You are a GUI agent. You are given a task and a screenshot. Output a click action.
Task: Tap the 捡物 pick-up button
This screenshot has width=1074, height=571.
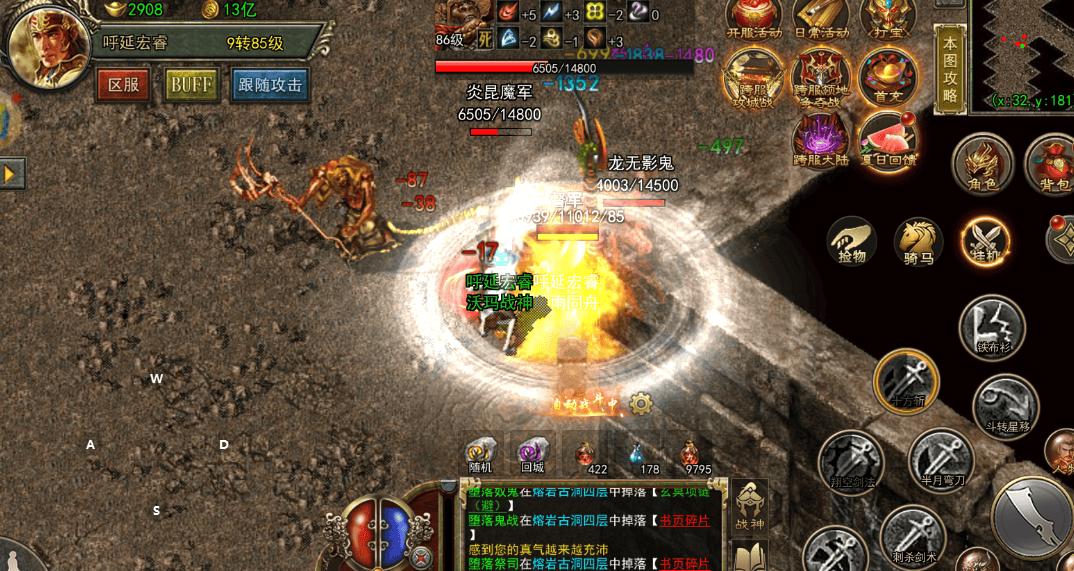pyautogui.click(x=852, y=241)
